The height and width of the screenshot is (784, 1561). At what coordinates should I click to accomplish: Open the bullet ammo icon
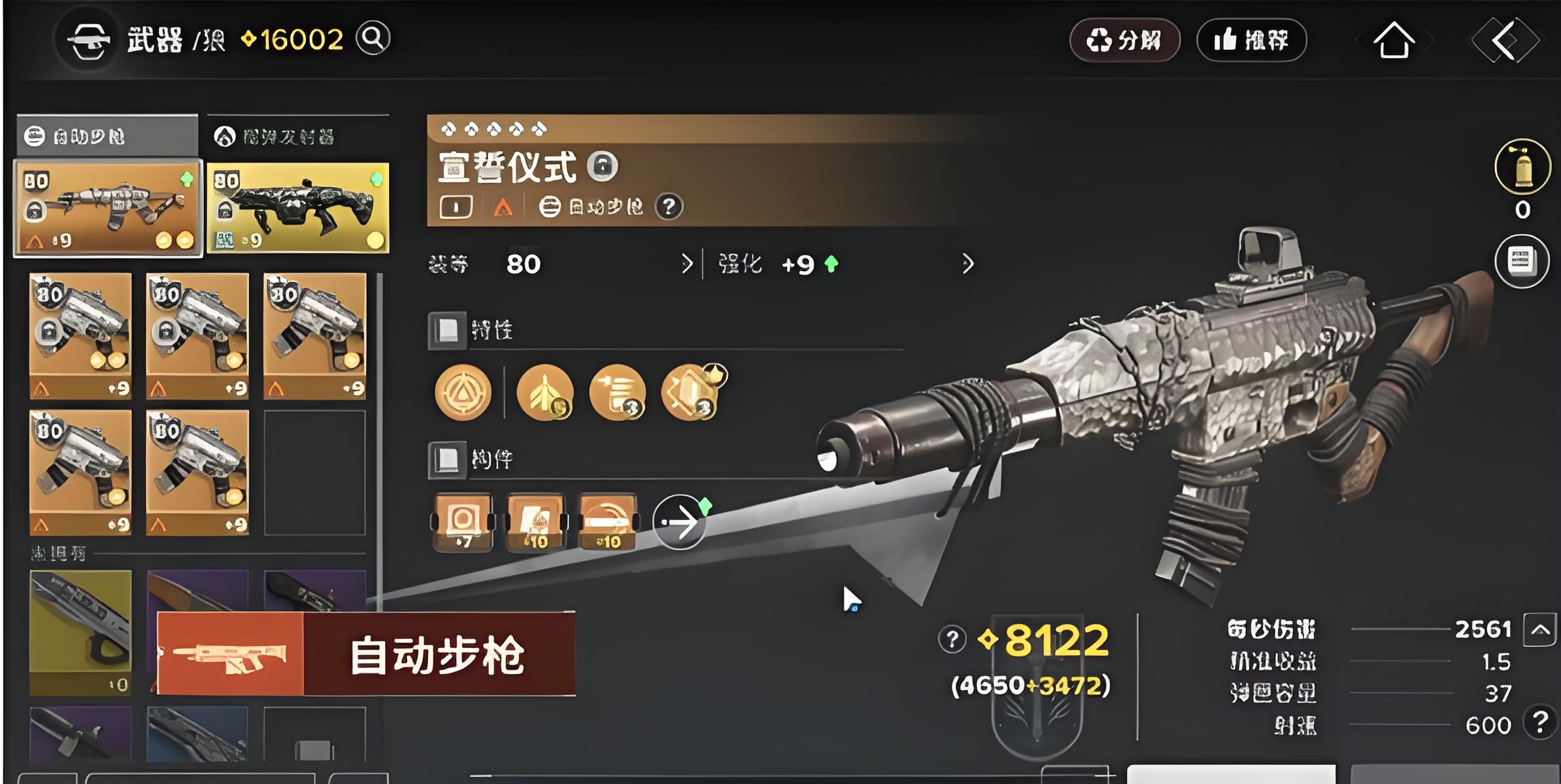pyautogui.click(x=1522, y=167)
